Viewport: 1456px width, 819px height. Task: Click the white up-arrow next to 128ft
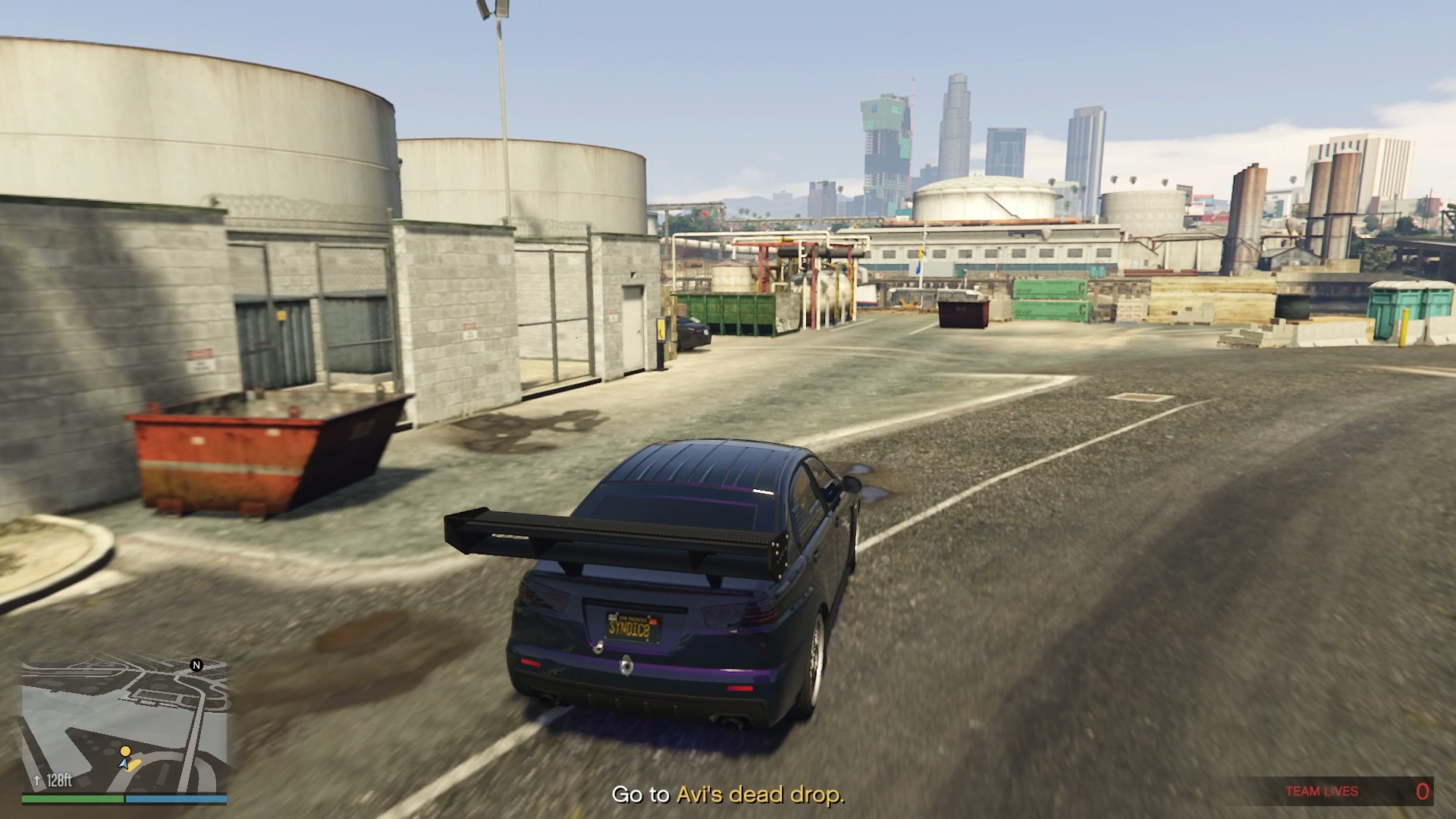(37, 780)
